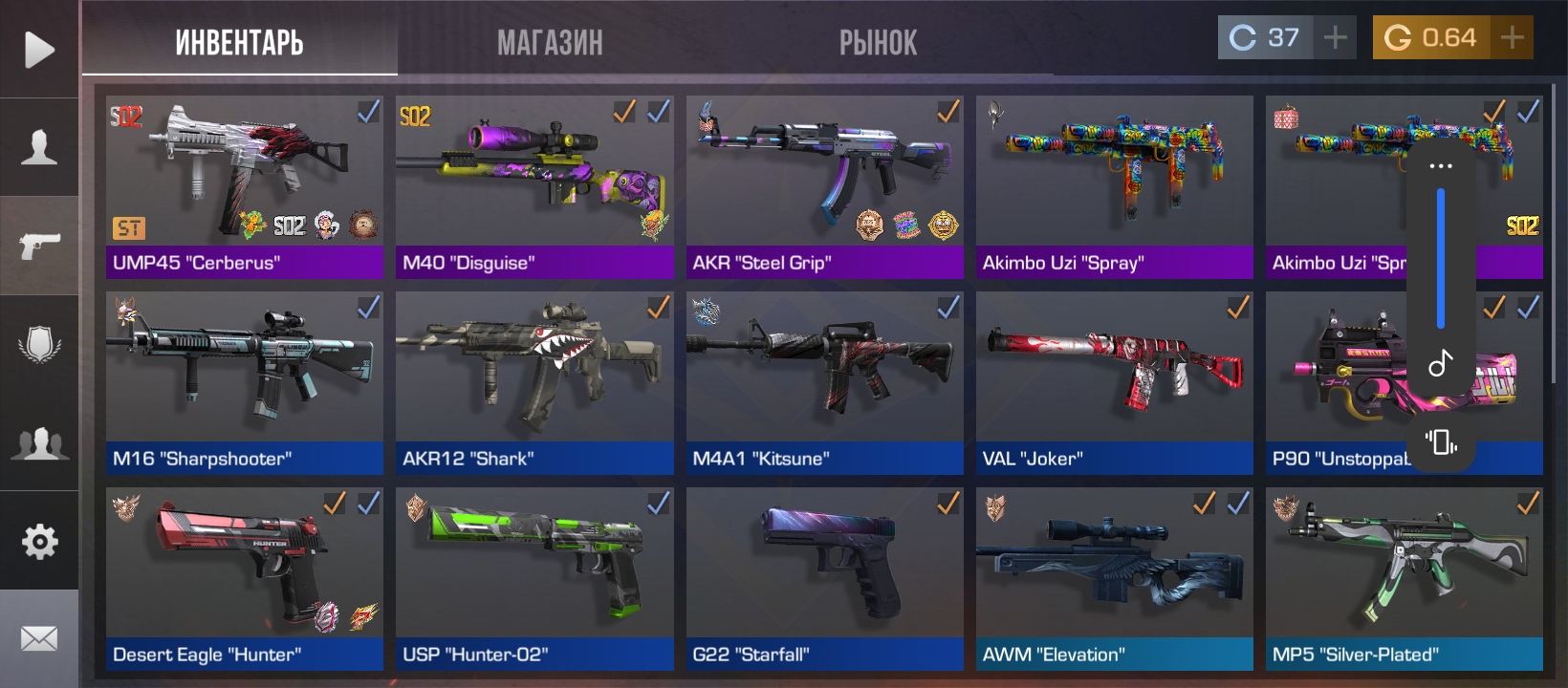Screen dimensions: 1568x688
Task: Switch to the Магазин tab
Action: [x=550, y=42]
